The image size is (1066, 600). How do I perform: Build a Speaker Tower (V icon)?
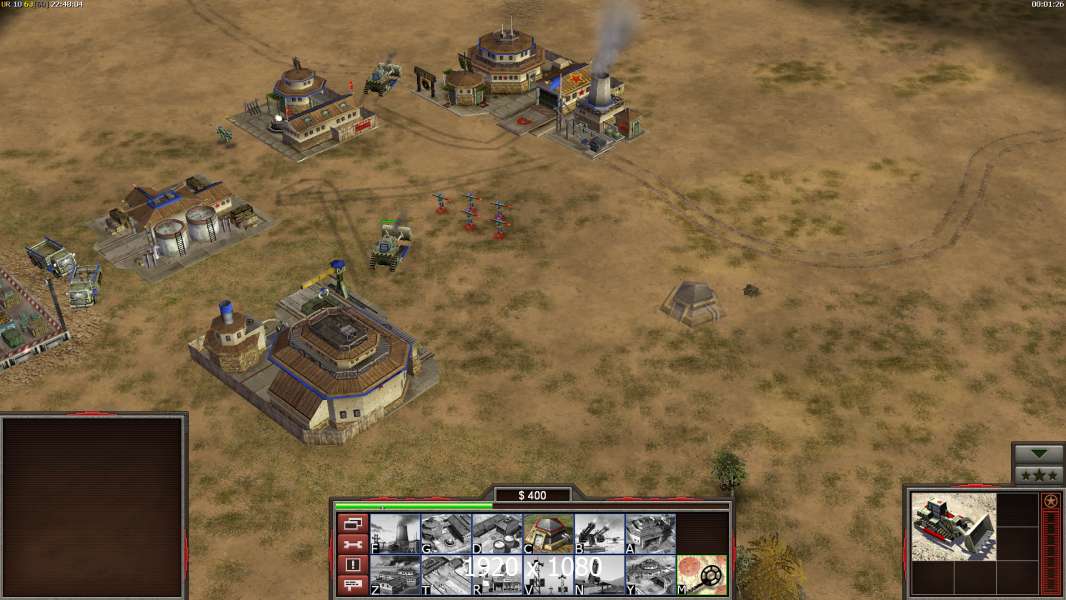548,575
